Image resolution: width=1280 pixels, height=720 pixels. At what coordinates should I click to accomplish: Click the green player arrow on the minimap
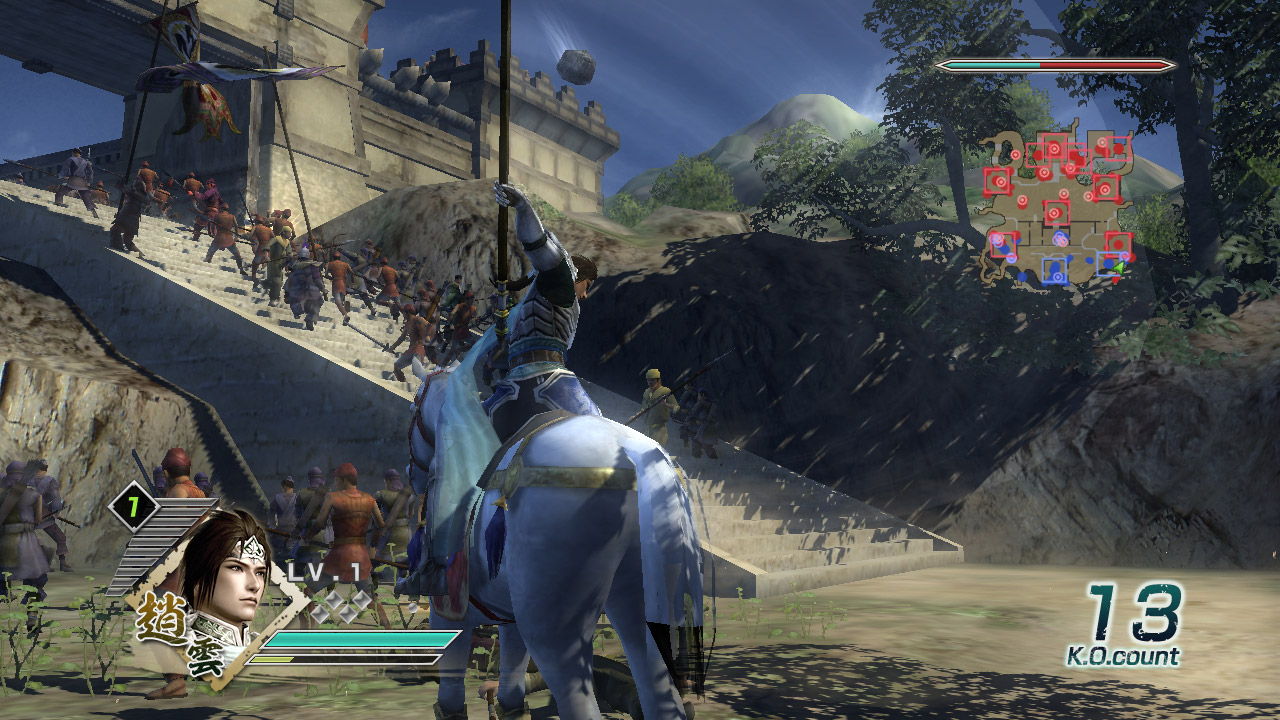[x=1119, y=267]
